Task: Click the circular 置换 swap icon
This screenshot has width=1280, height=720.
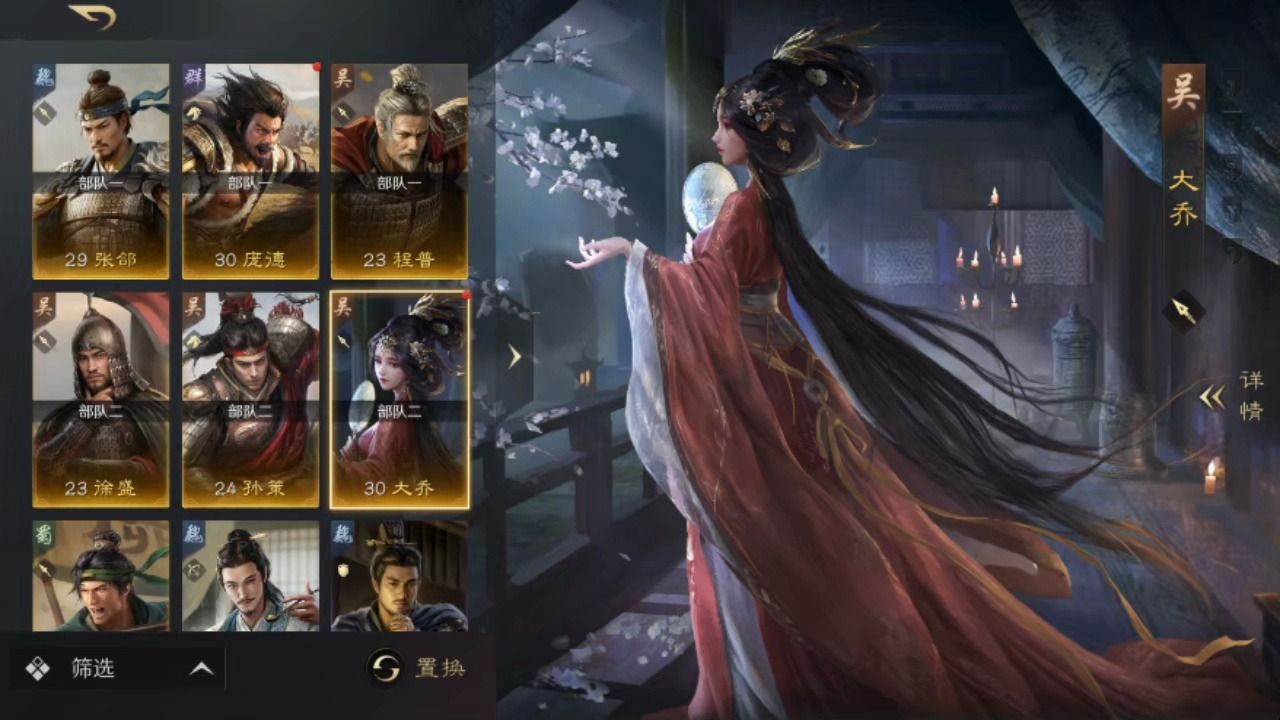Action: pos(383,670)
